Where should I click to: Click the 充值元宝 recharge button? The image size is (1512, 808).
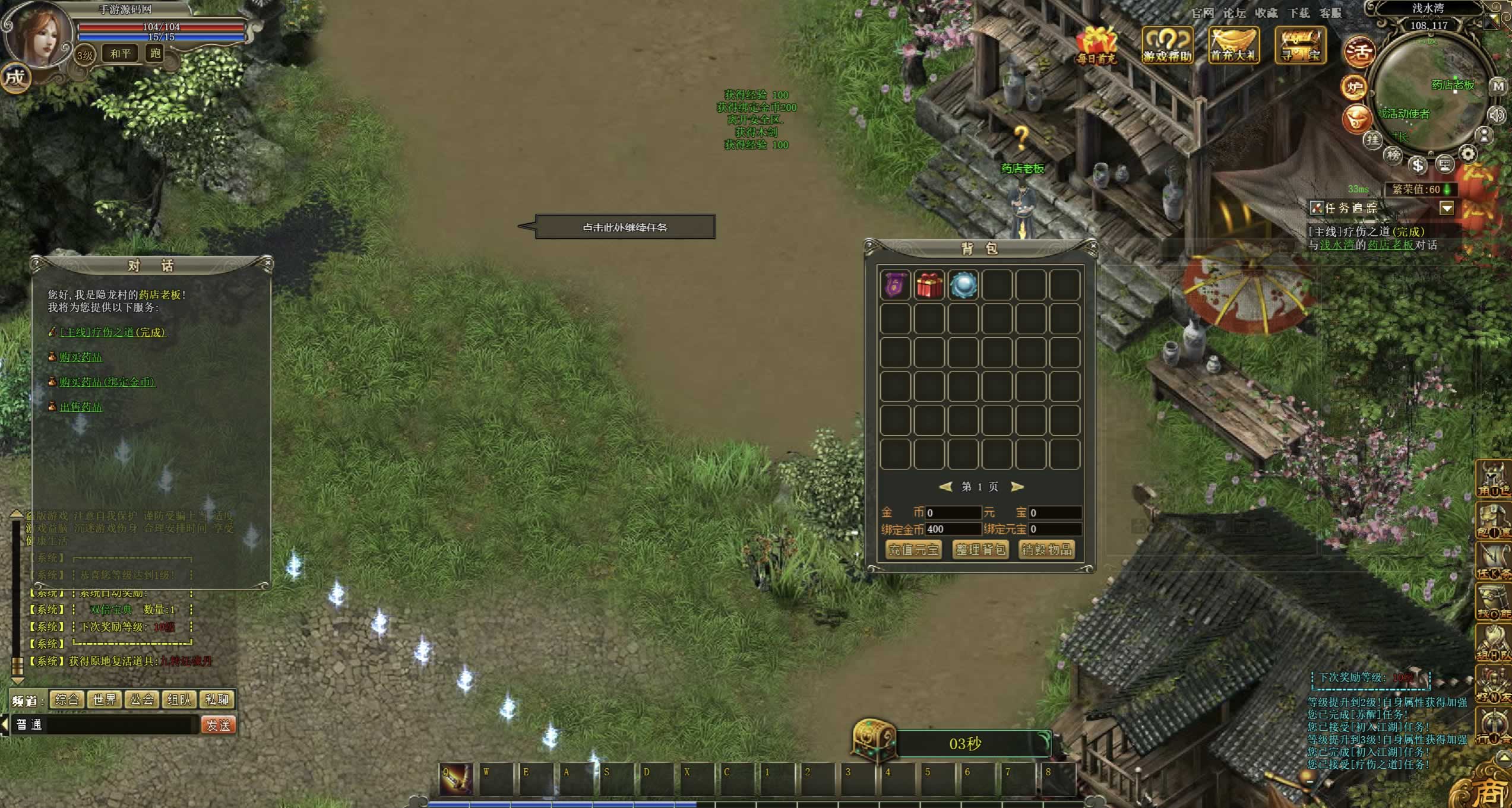pos(913,550)
